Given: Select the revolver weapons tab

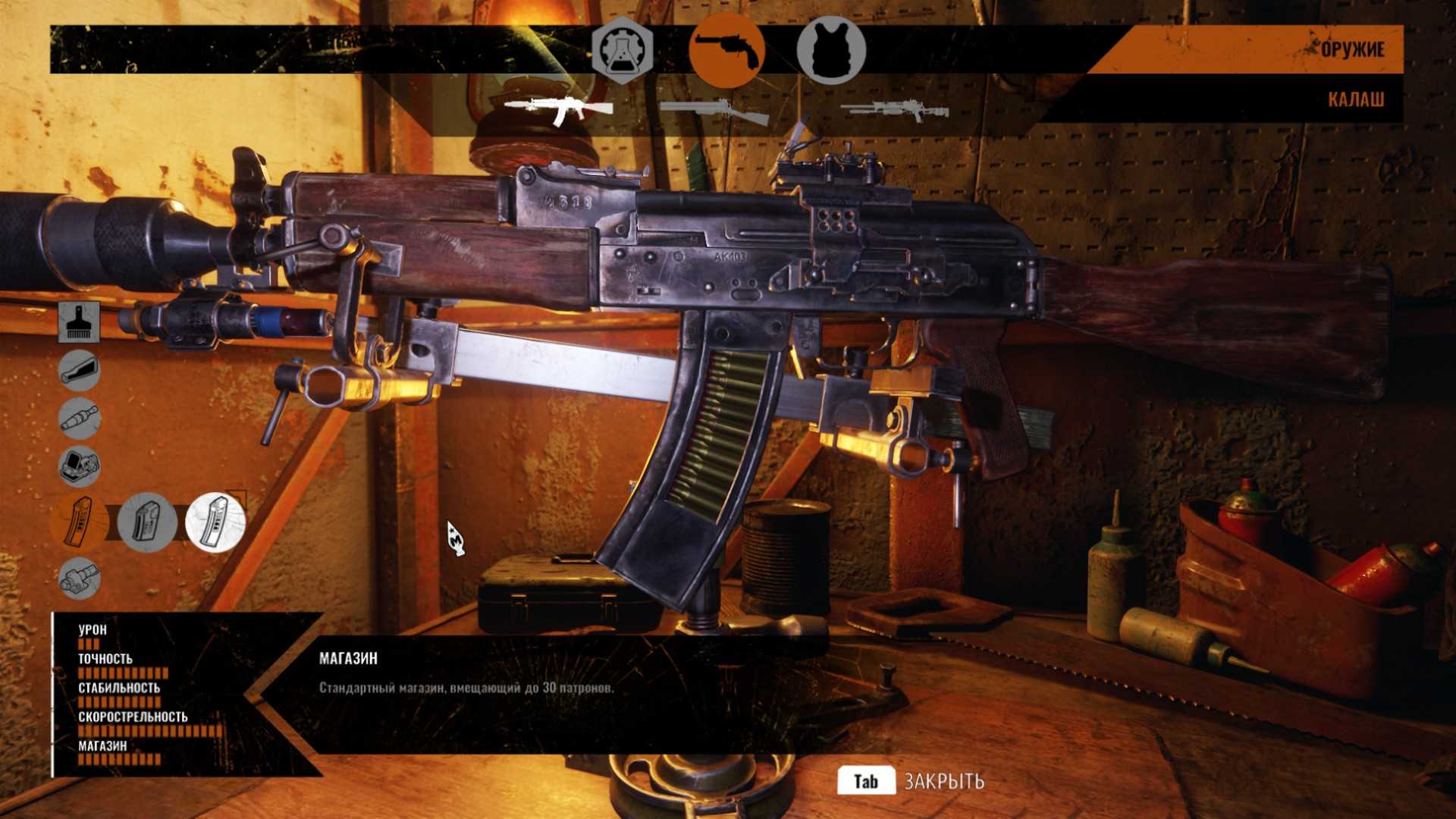Looking at the screenshot, I should (726, 50).
